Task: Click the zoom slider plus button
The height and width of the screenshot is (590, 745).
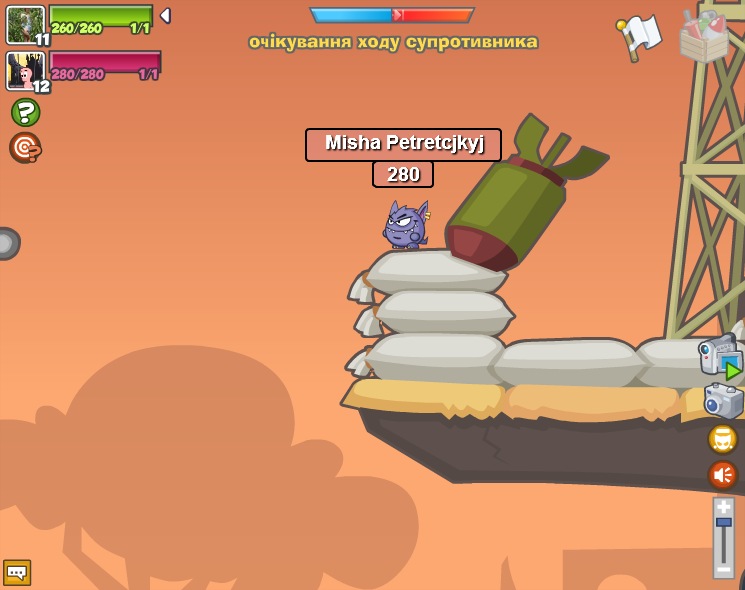Action: [723, 507]
